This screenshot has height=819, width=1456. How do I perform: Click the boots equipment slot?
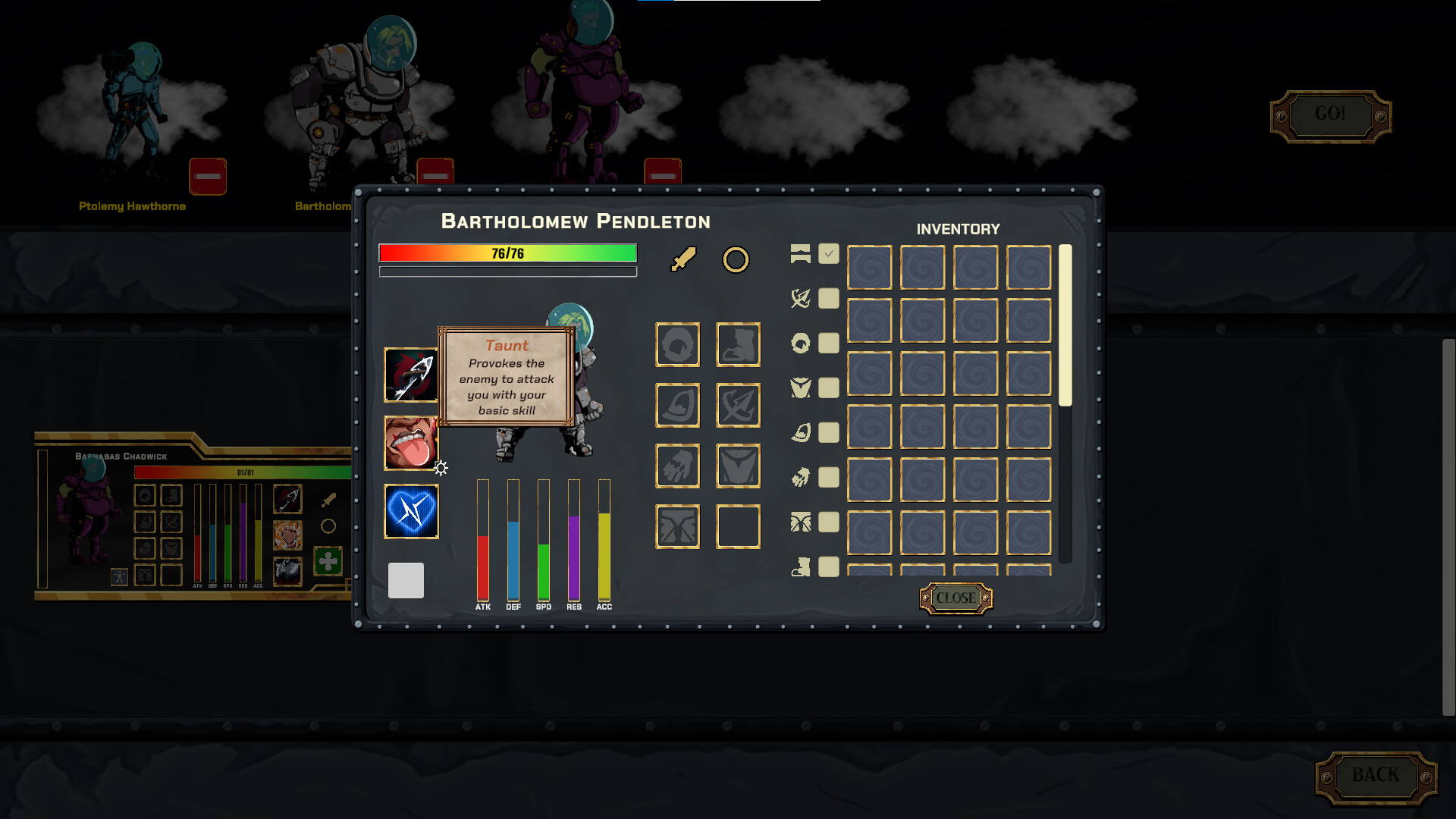click(x=738, y=344)
